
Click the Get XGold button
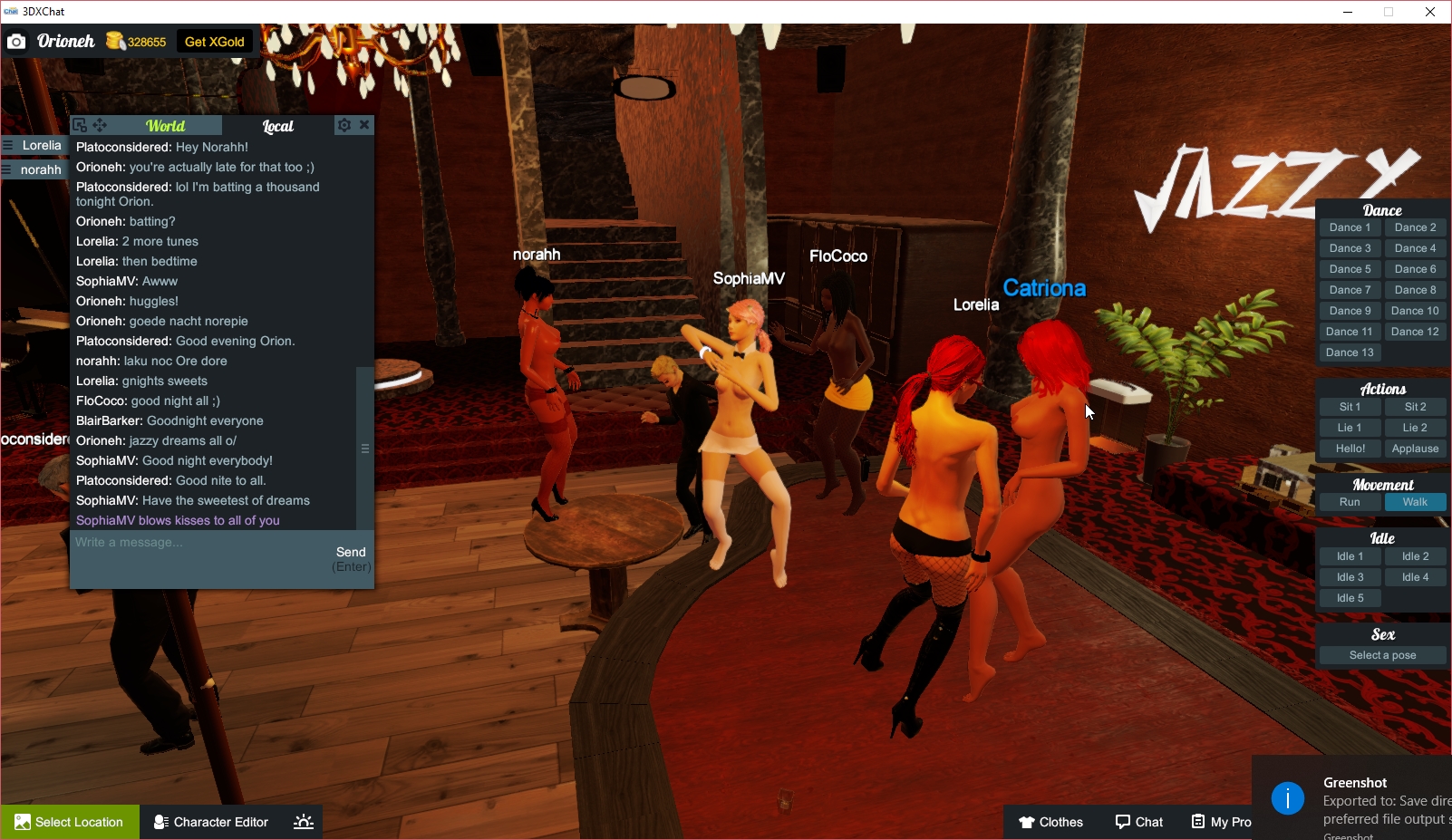[x=214, y=42]
